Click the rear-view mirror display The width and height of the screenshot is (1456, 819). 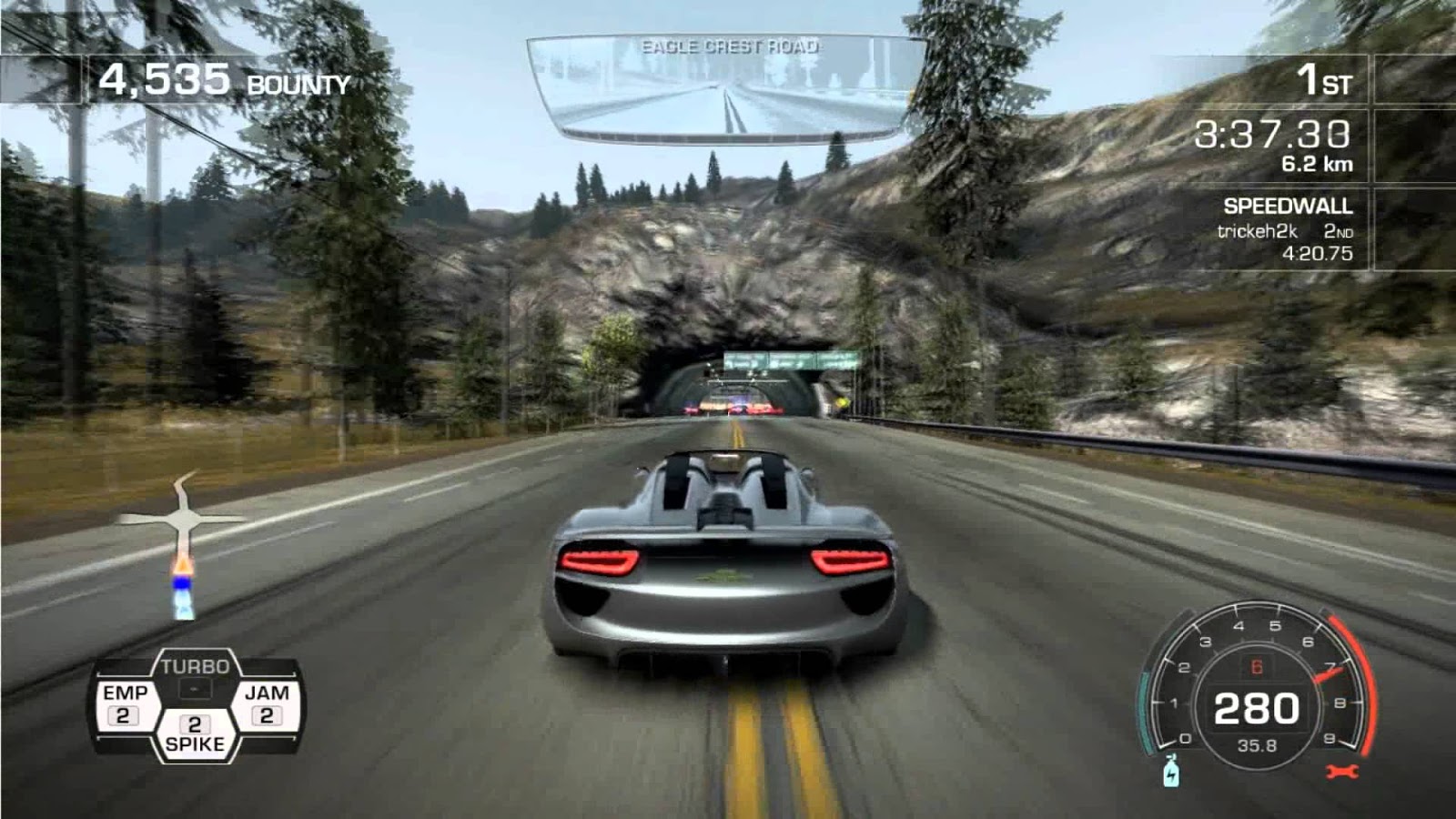726,89
